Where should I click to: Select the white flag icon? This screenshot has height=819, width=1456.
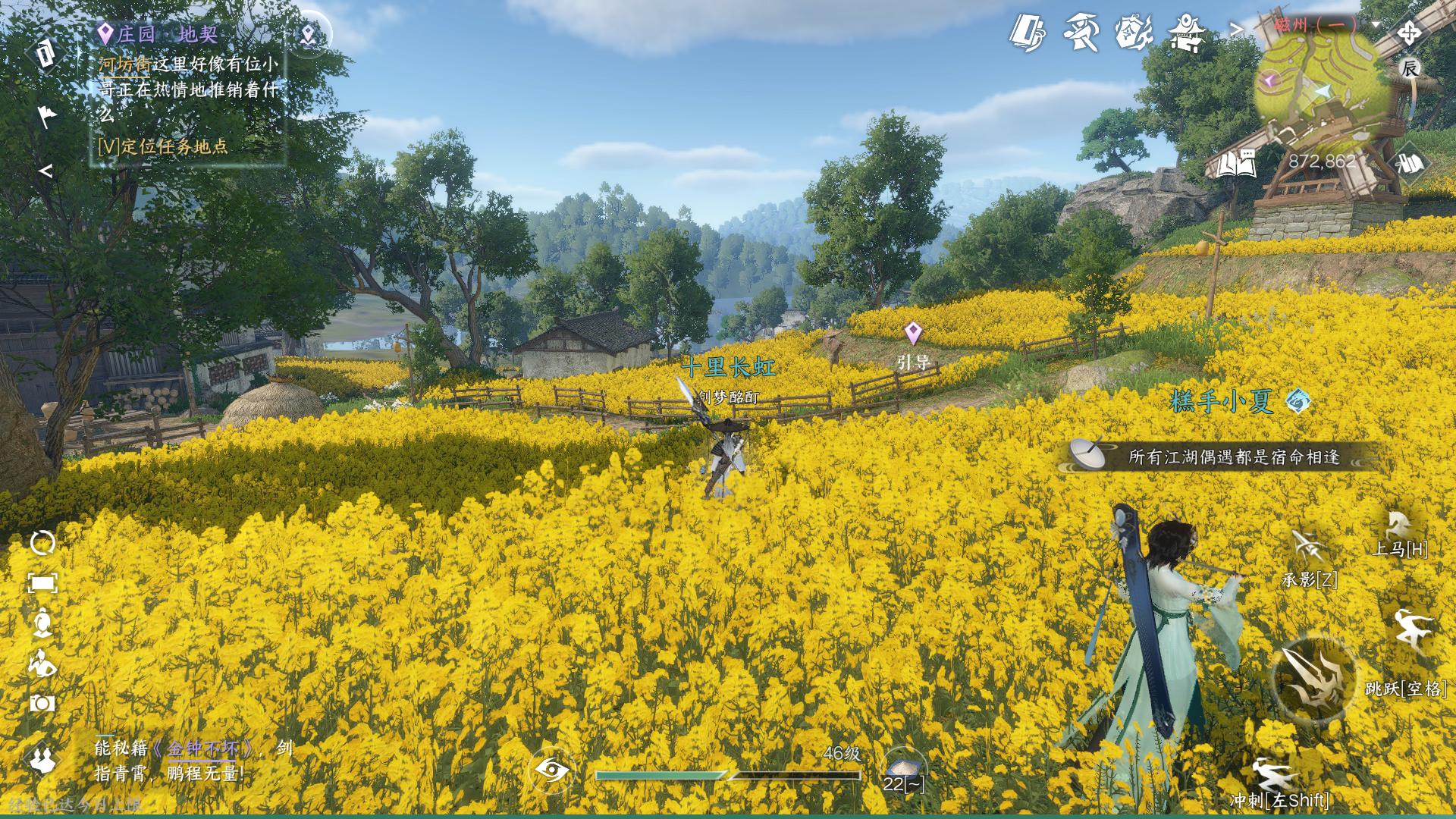point(47,115)
